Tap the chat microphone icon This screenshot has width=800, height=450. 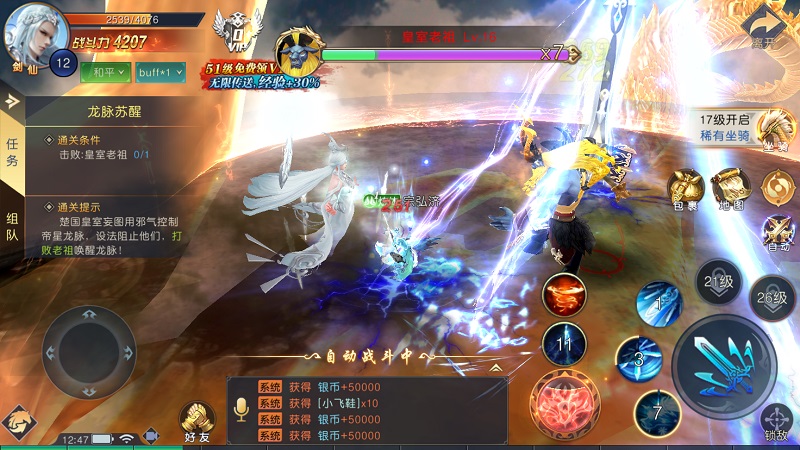[x=240, y=410]
